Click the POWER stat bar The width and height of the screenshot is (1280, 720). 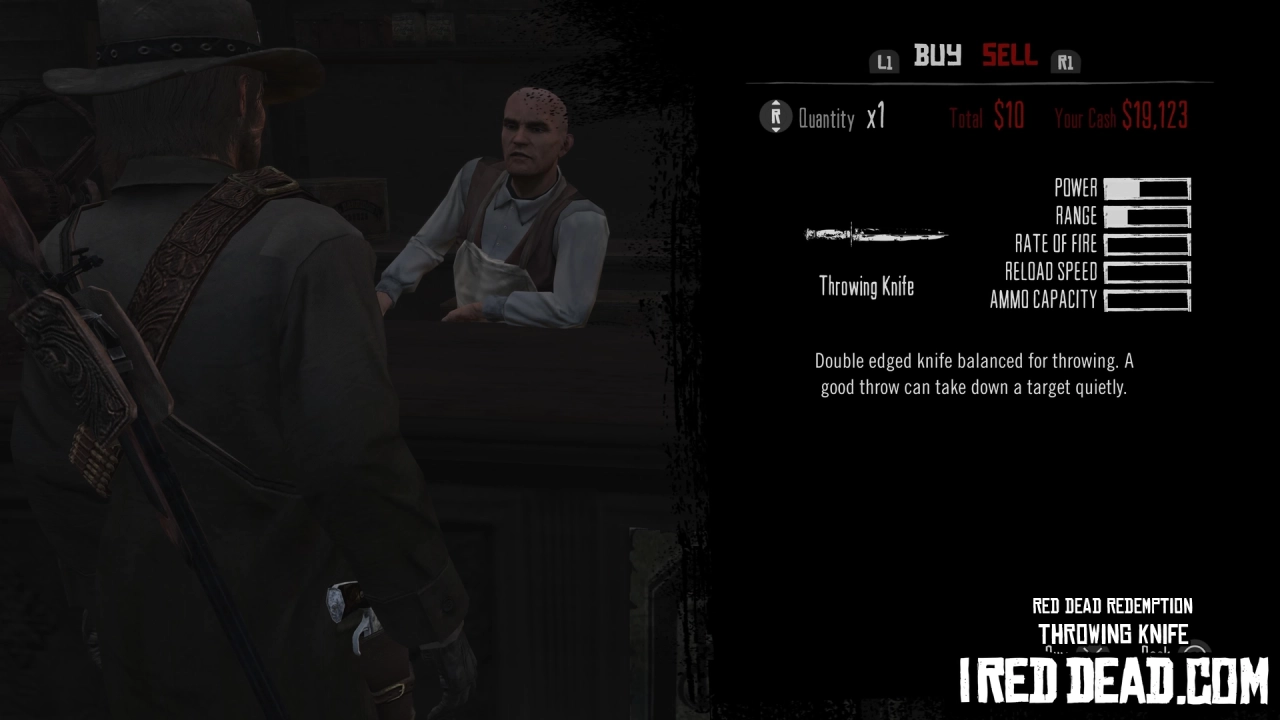coord(1146,187)
